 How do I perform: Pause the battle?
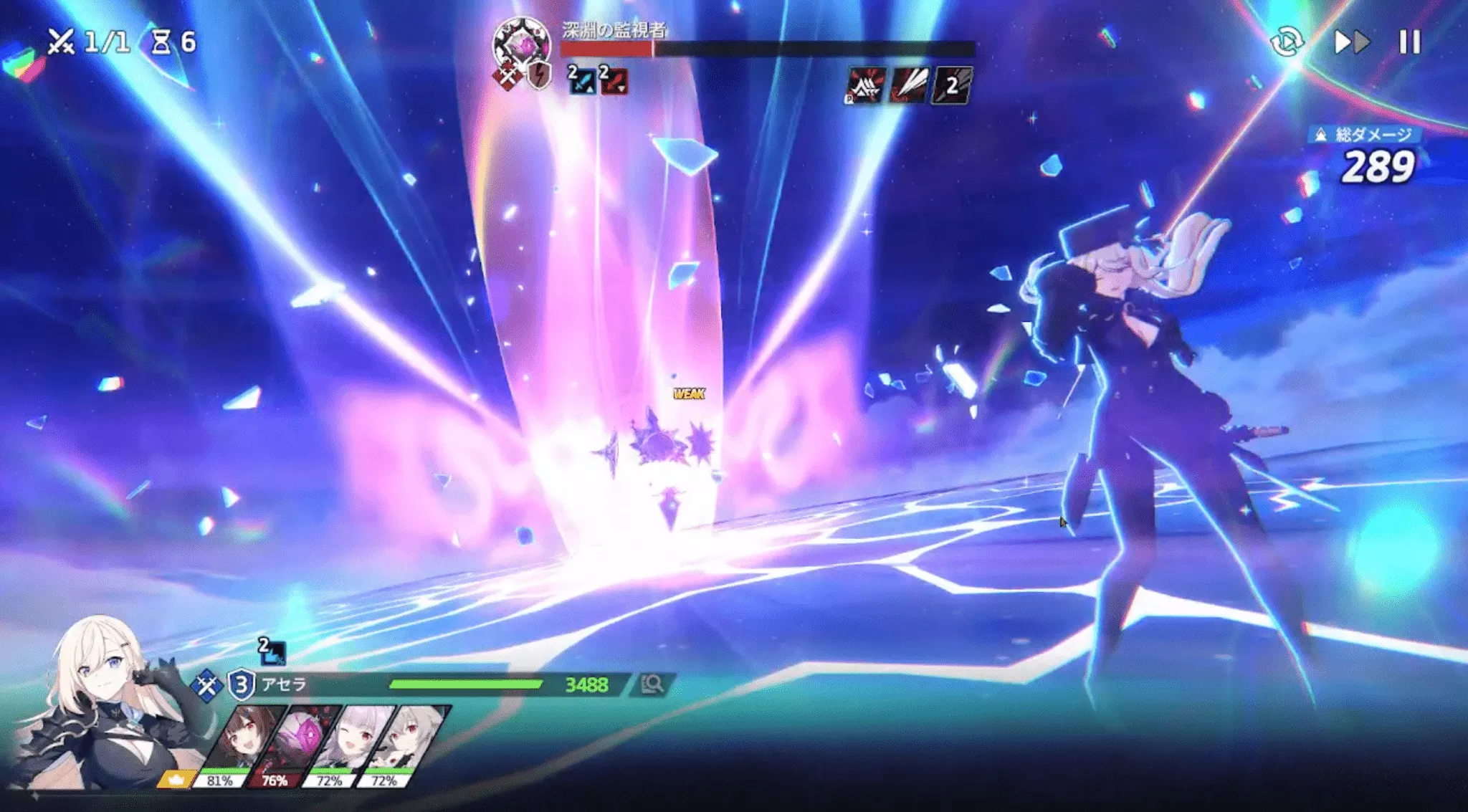tap(1409, 42)
